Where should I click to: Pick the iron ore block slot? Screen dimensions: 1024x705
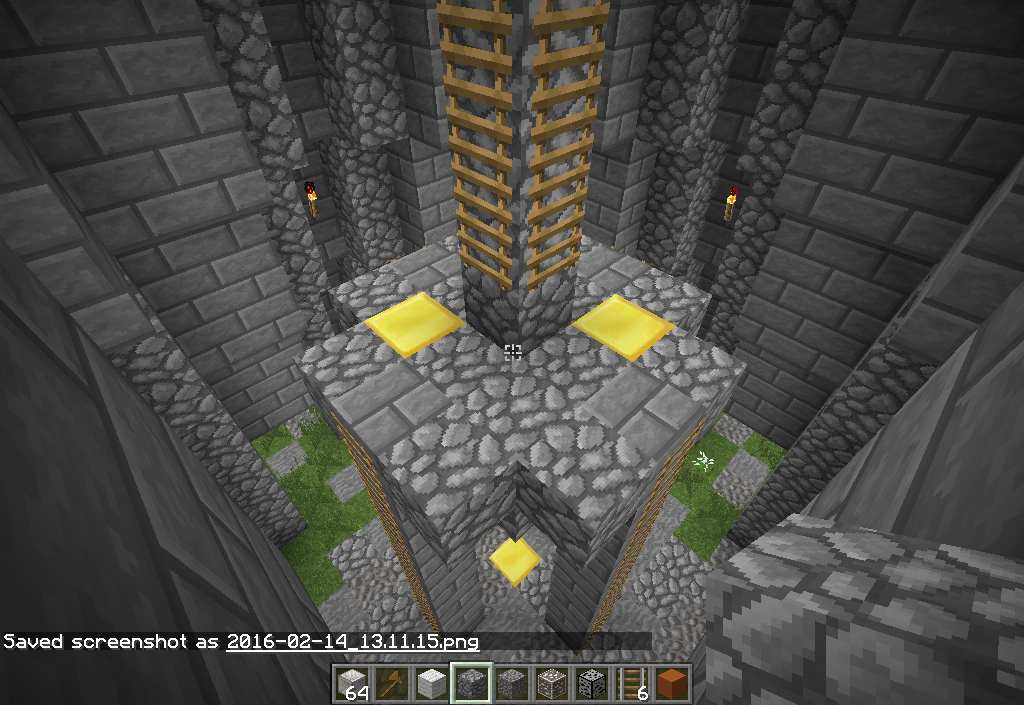coord(551,683)
